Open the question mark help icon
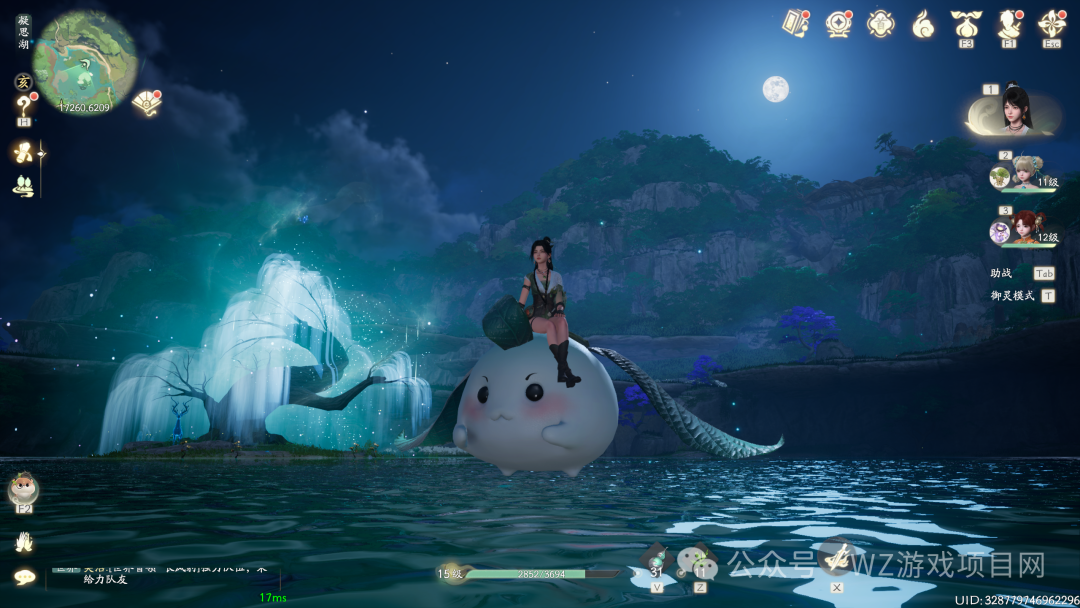Screen dimensions: 1080x608 pos(23,105)
